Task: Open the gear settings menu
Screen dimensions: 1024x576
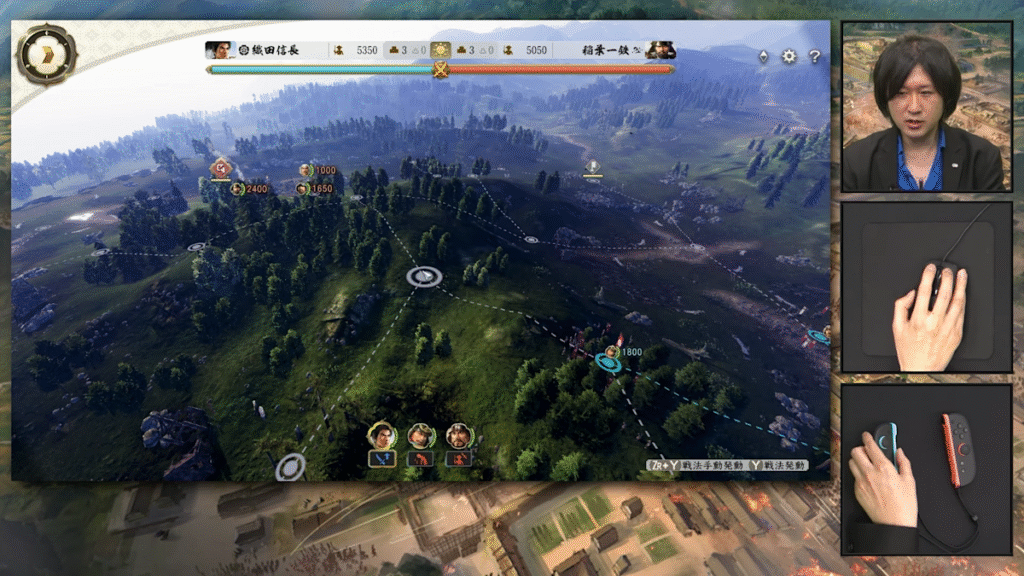Action: coord(789,56)
